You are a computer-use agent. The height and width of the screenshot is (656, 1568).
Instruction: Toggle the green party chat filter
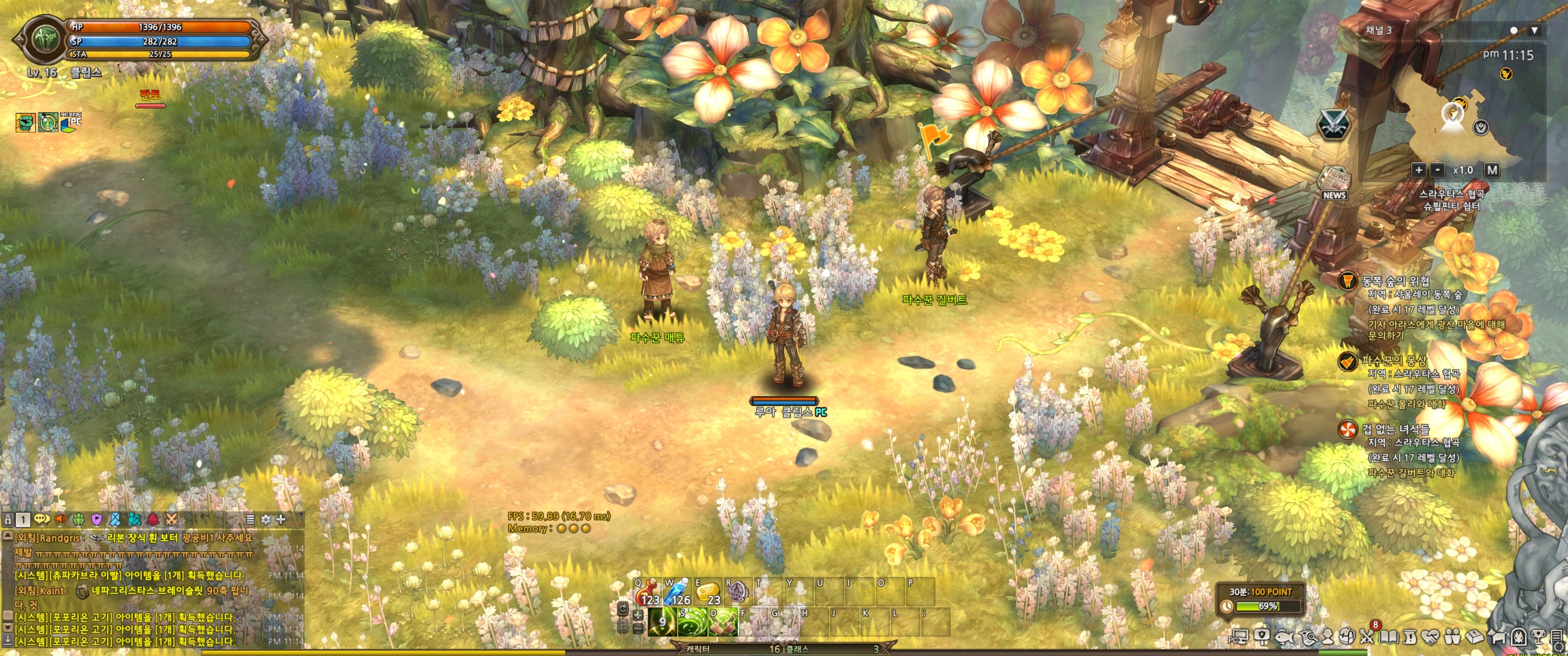click(78, 519)
